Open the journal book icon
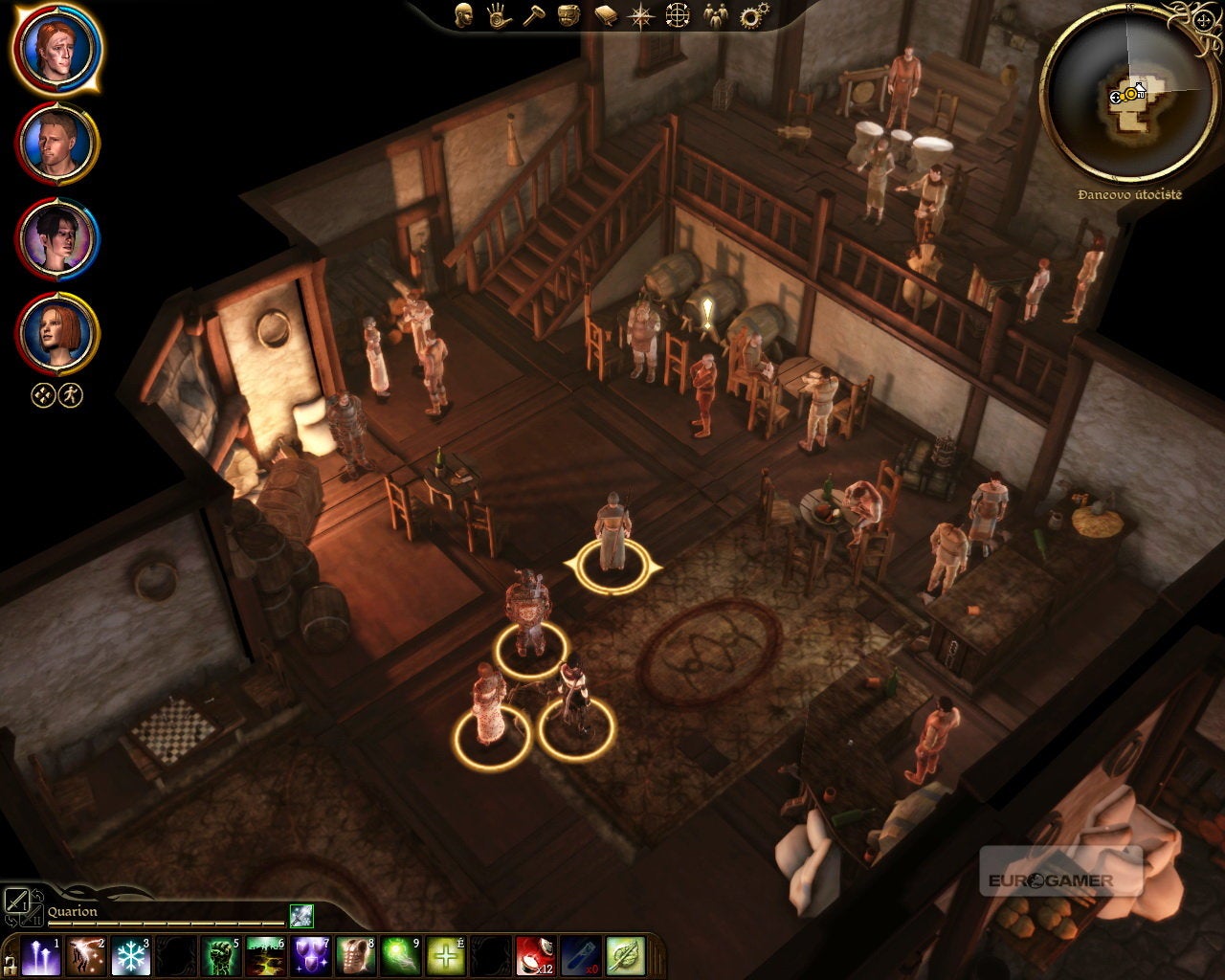This screenshot has width=1225, height=980. point(605,15)
